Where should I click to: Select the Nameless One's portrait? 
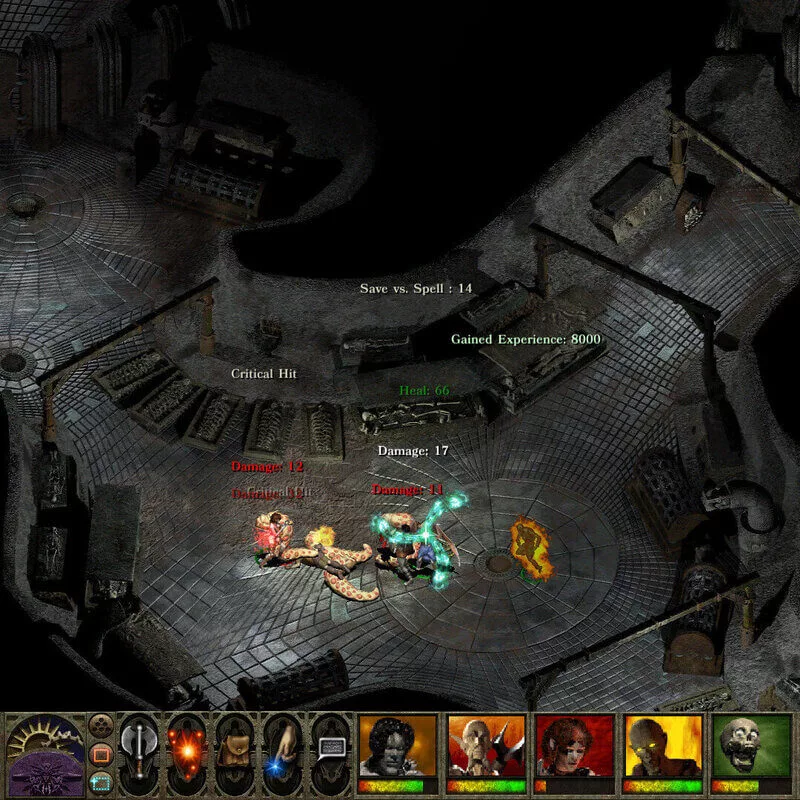click(x=397, y=749)
